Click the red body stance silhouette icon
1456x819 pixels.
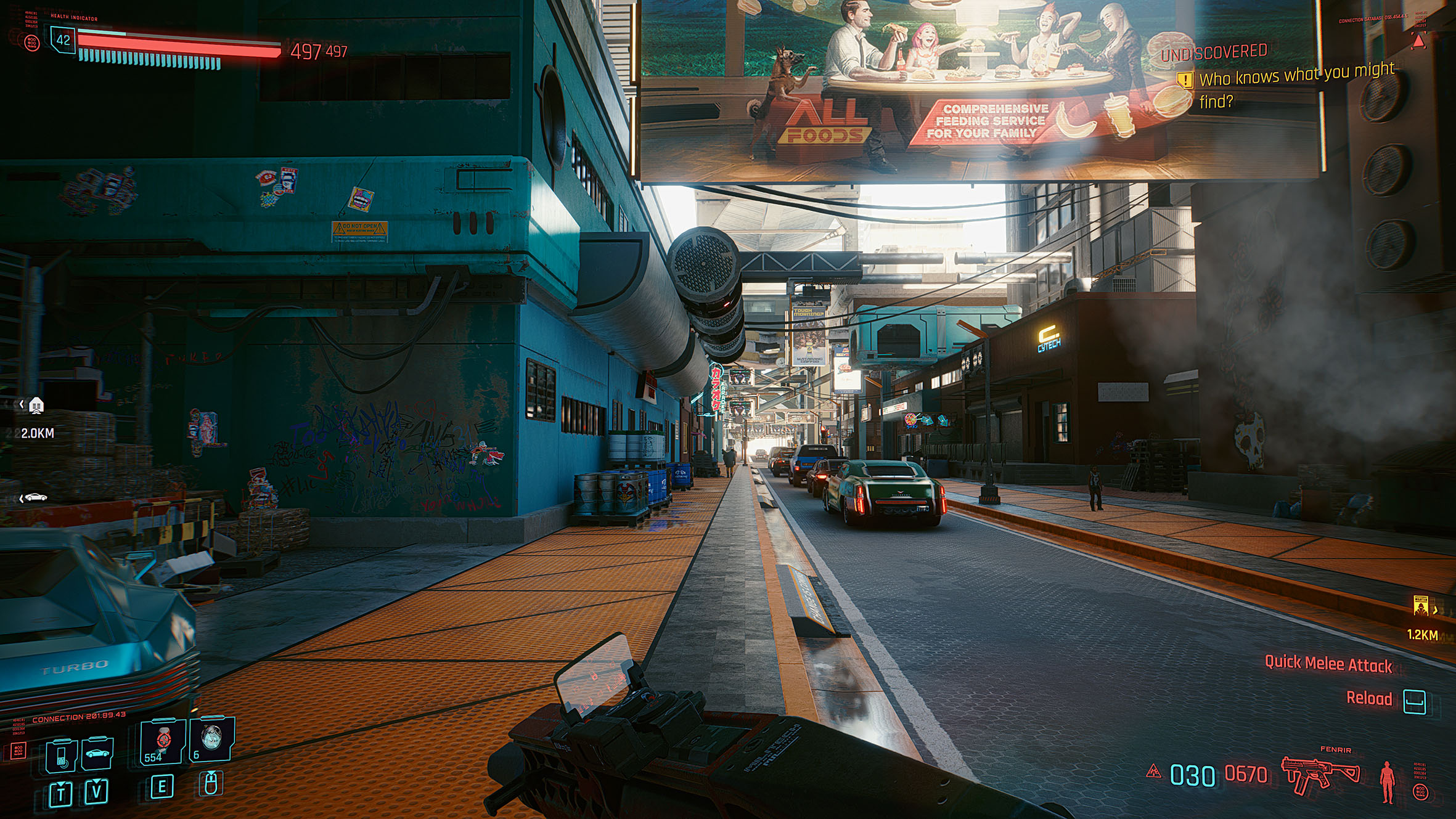(x=1387, y=781)
